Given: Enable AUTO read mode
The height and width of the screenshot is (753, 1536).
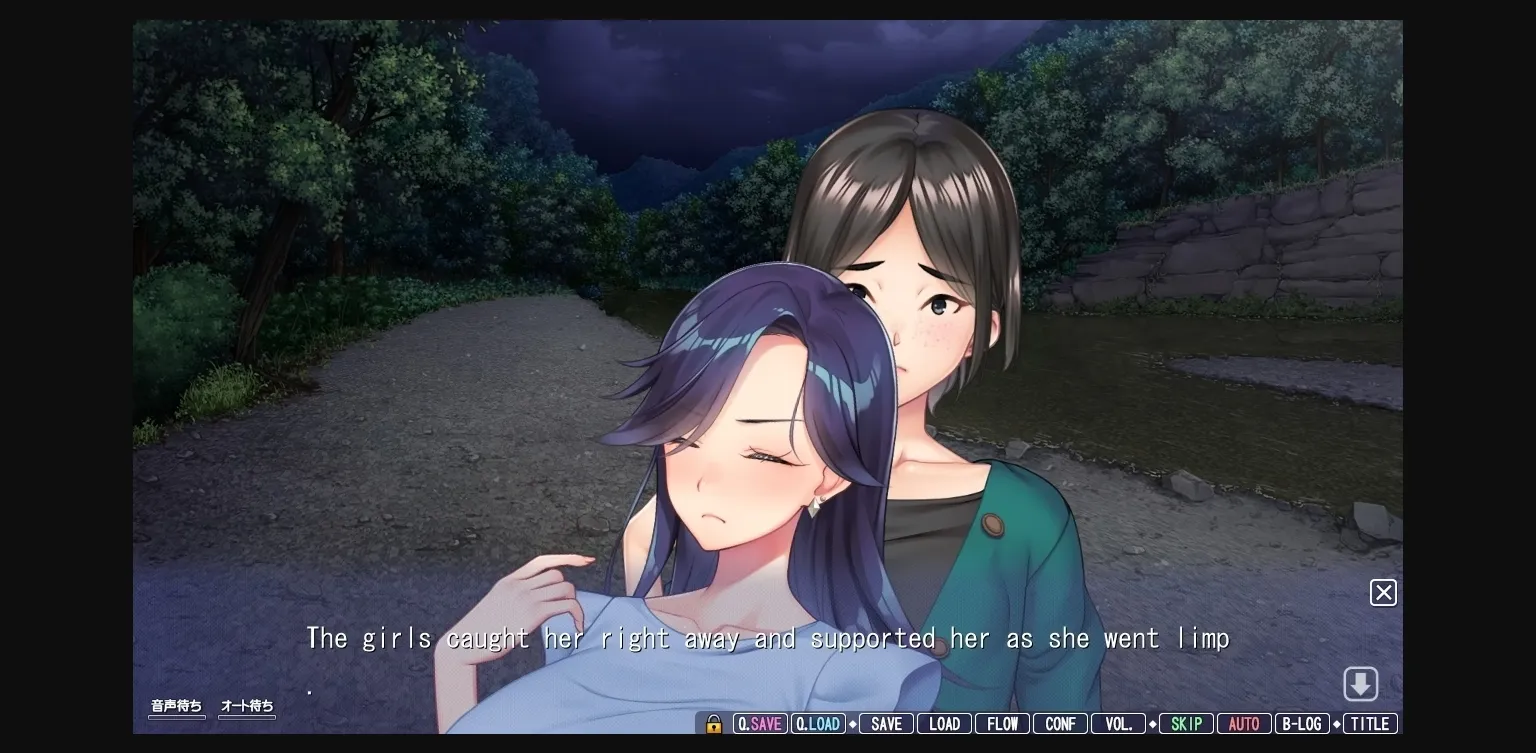Looking at the screenshot, I should [x=1244, y=723].
